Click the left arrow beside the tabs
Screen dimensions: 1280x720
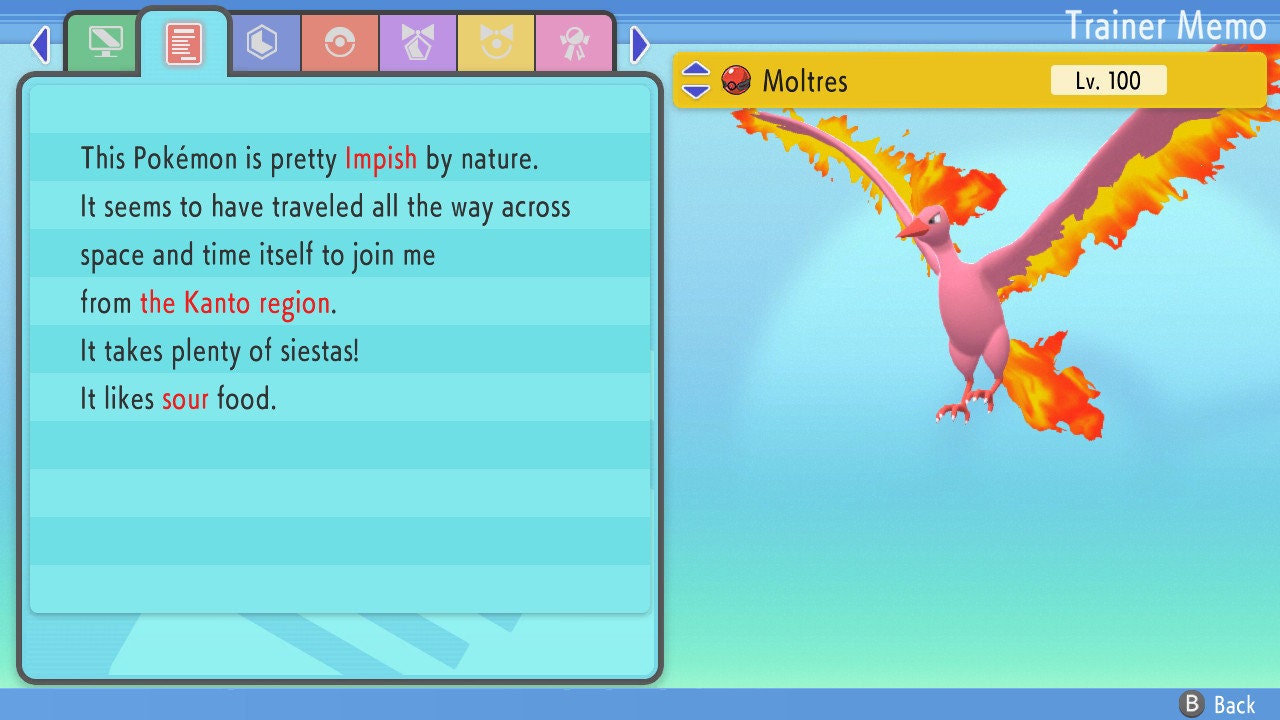coord(40,44)
